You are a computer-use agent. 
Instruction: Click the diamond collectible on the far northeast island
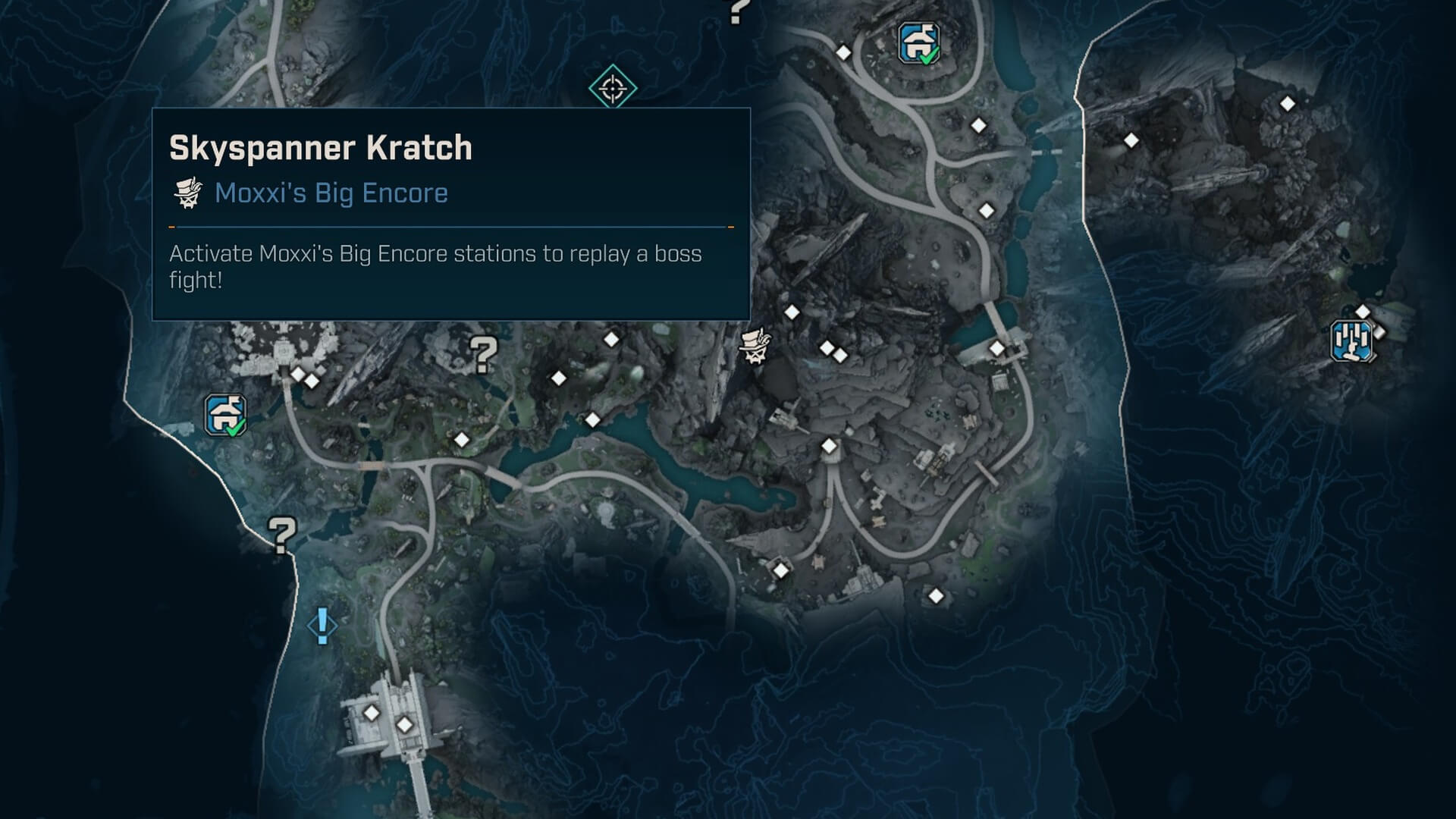click(1287, 102)
